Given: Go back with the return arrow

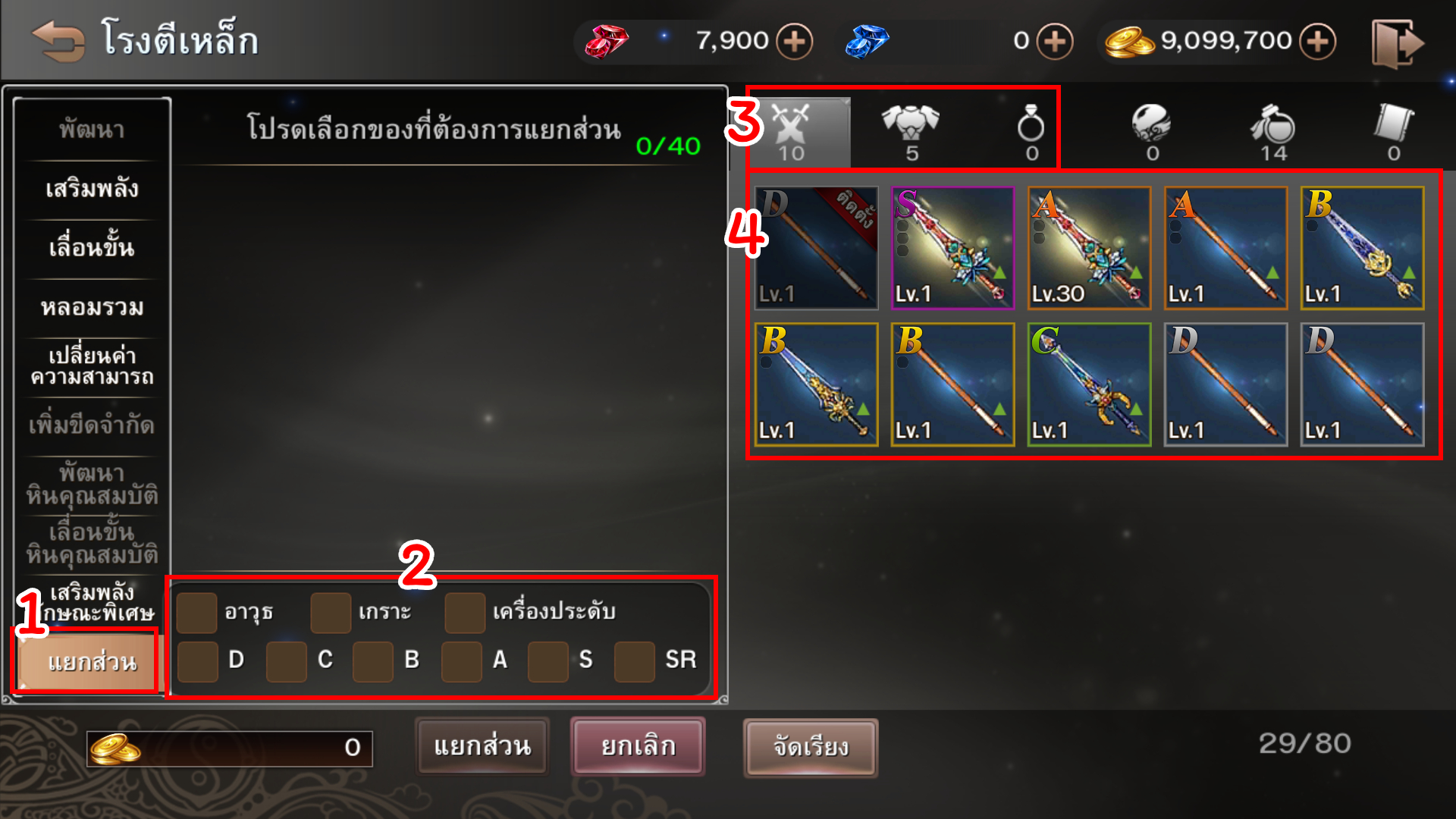Looking at the screenshot, I should [x=58, y=42].
